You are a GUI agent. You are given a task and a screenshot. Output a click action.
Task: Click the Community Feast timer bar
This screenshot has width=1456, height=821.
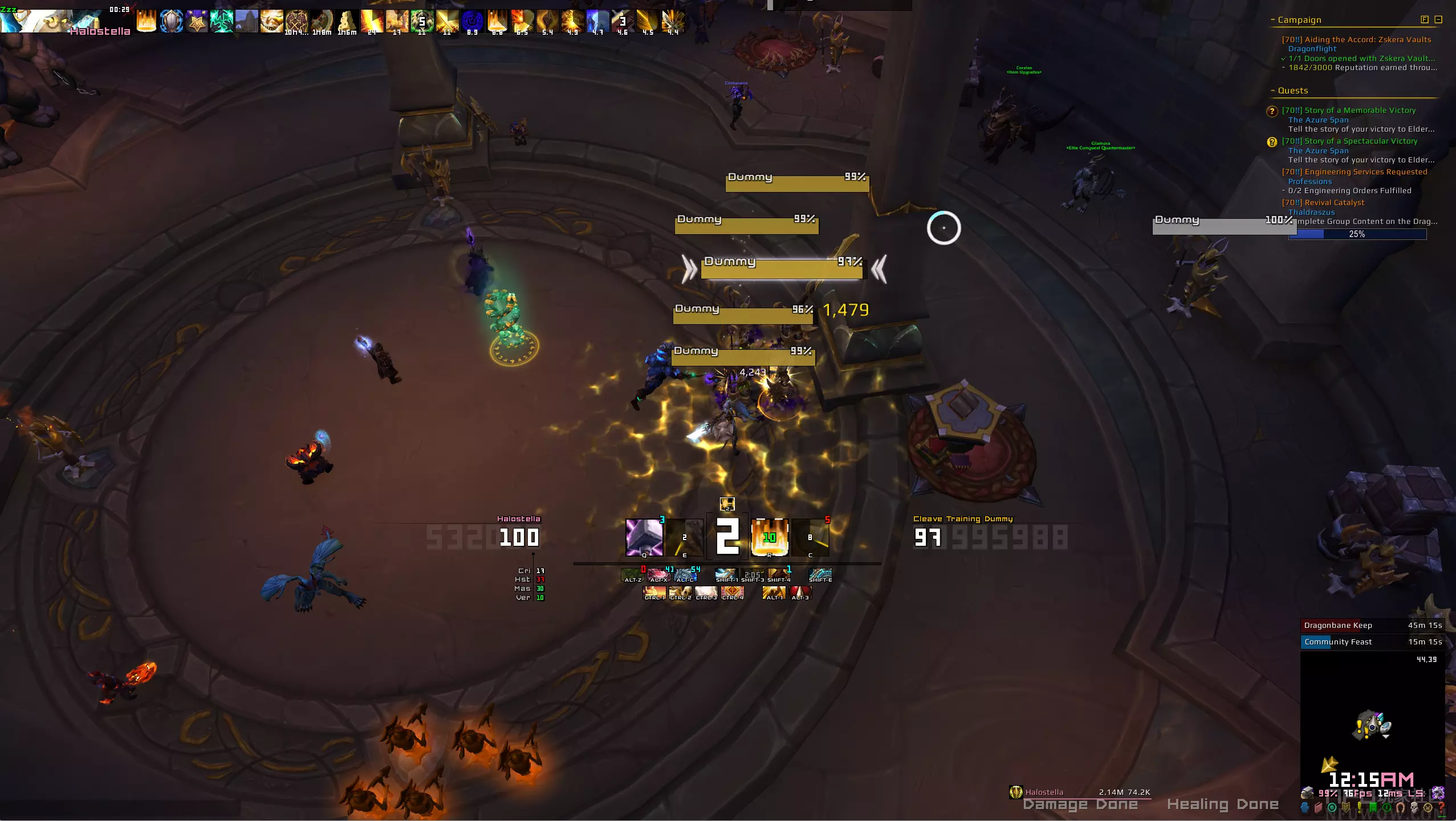[1372, 642]
